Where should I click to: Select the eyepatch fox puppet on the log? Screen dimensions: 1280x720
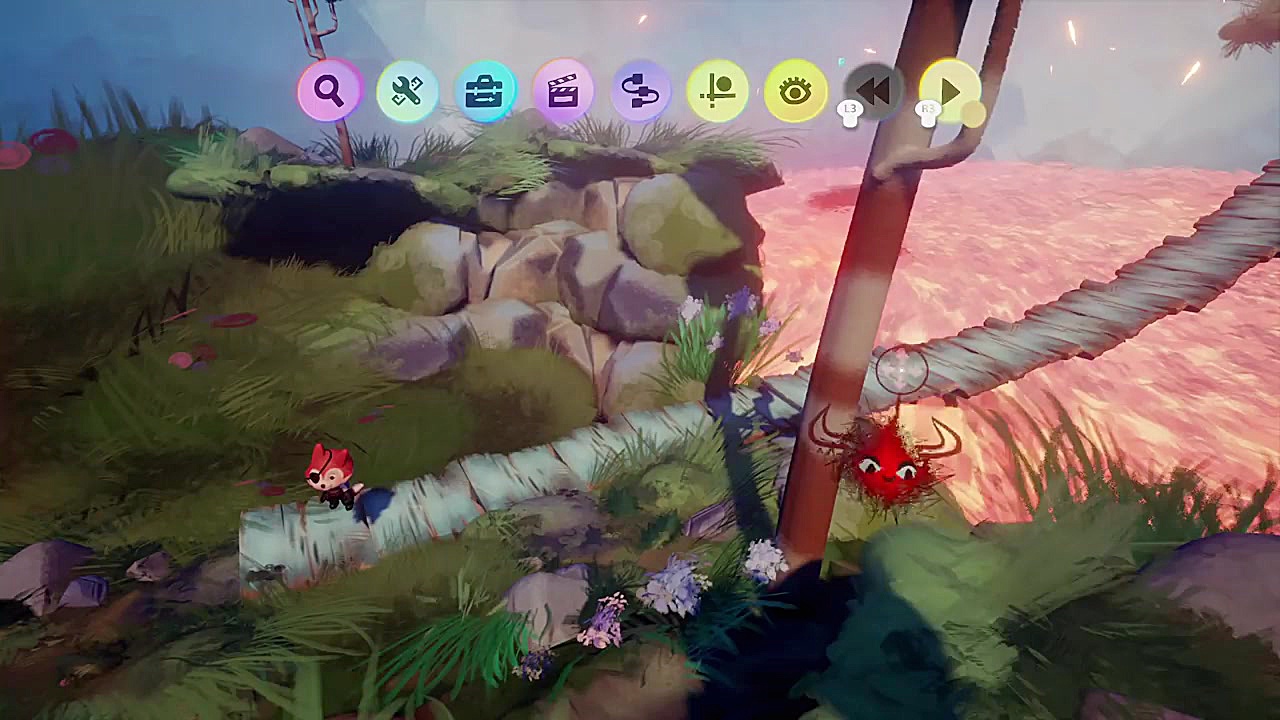pos(330,480)
